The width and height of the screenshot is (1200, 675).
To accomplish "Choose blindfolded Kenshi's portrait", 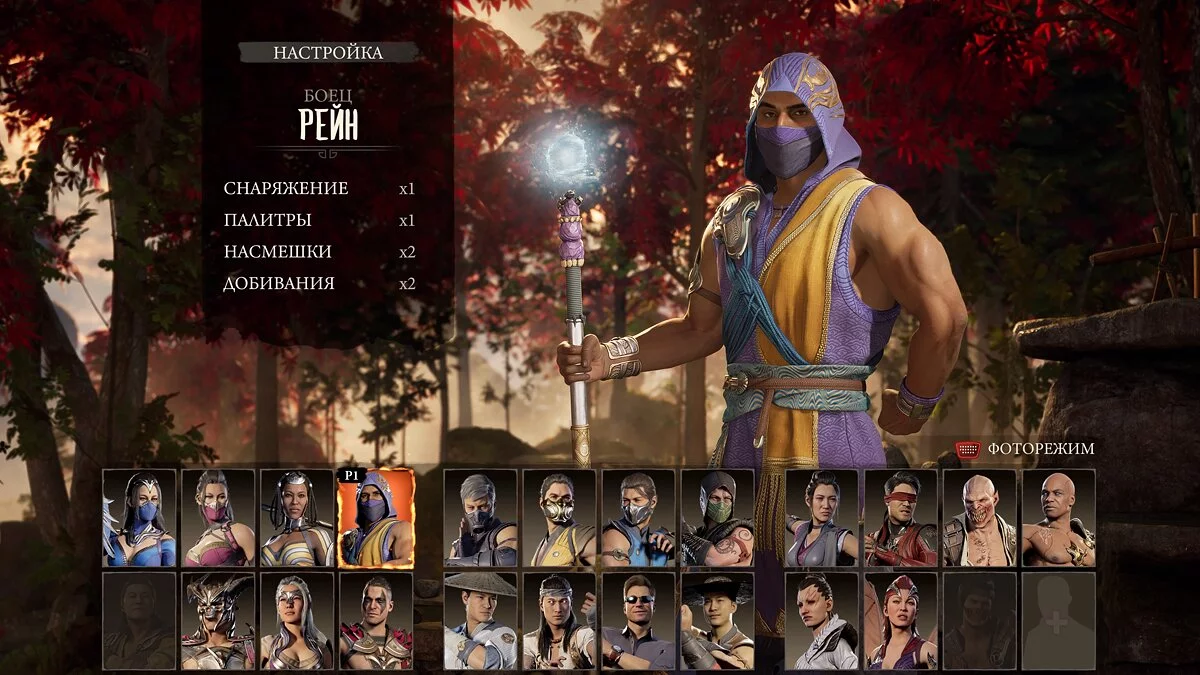I will click(x=901, y=518).
